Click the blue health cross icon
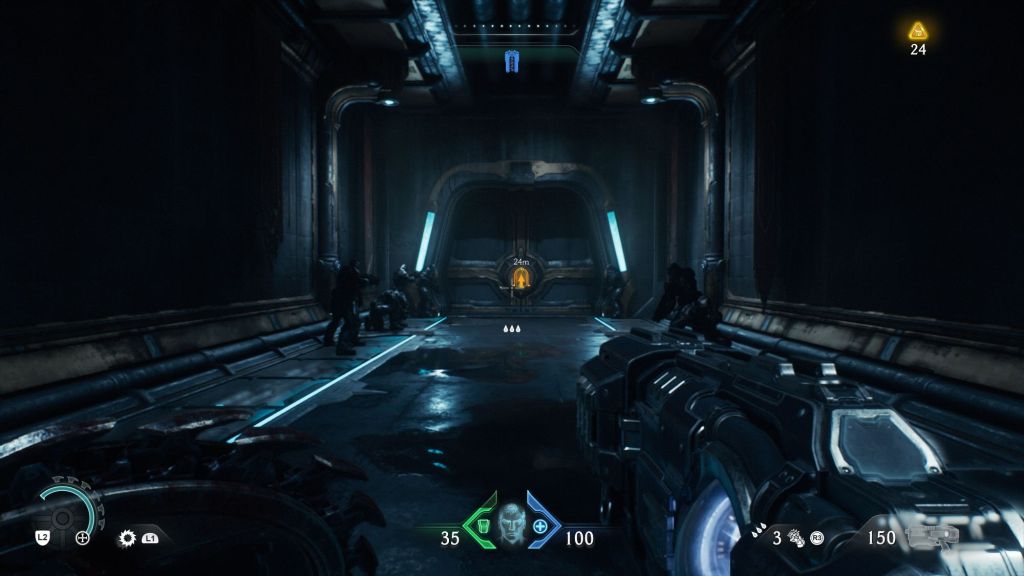This screenshot has height=576, width=1024. tap(541, 527)
